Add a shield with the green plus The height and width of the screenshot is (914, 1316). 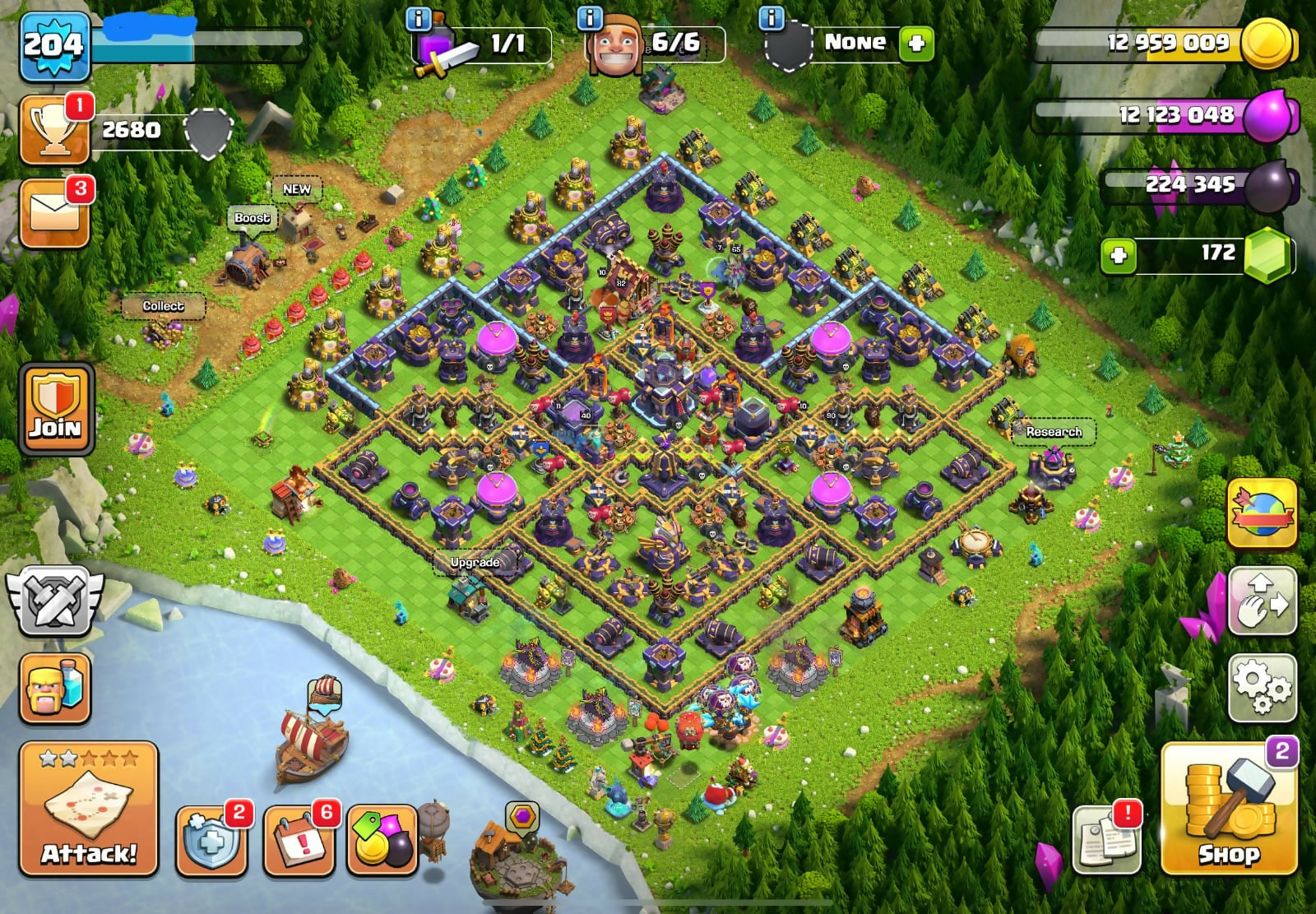point(916,43)
